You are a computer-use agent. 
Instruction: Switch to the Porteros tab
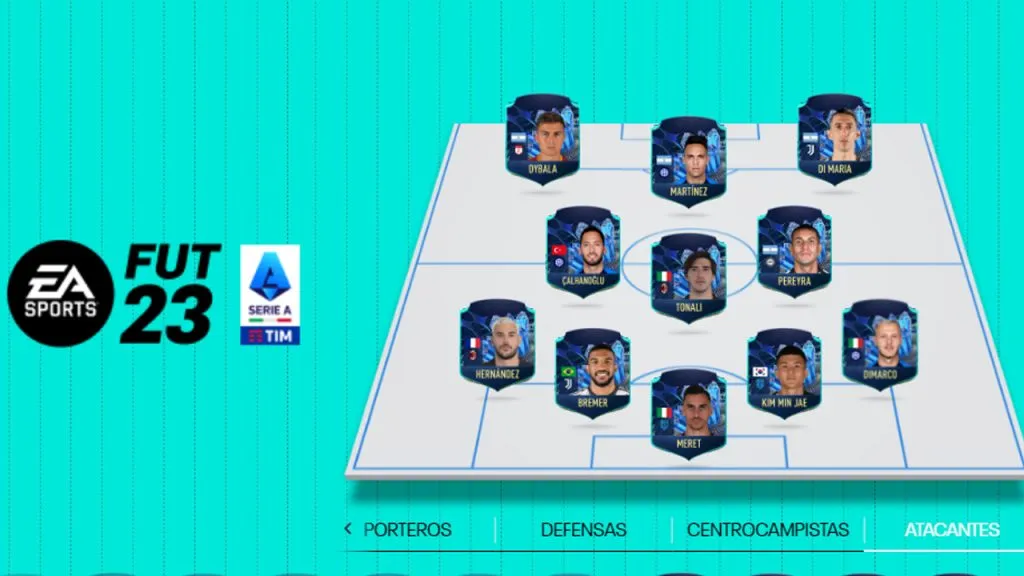(407, 529)
